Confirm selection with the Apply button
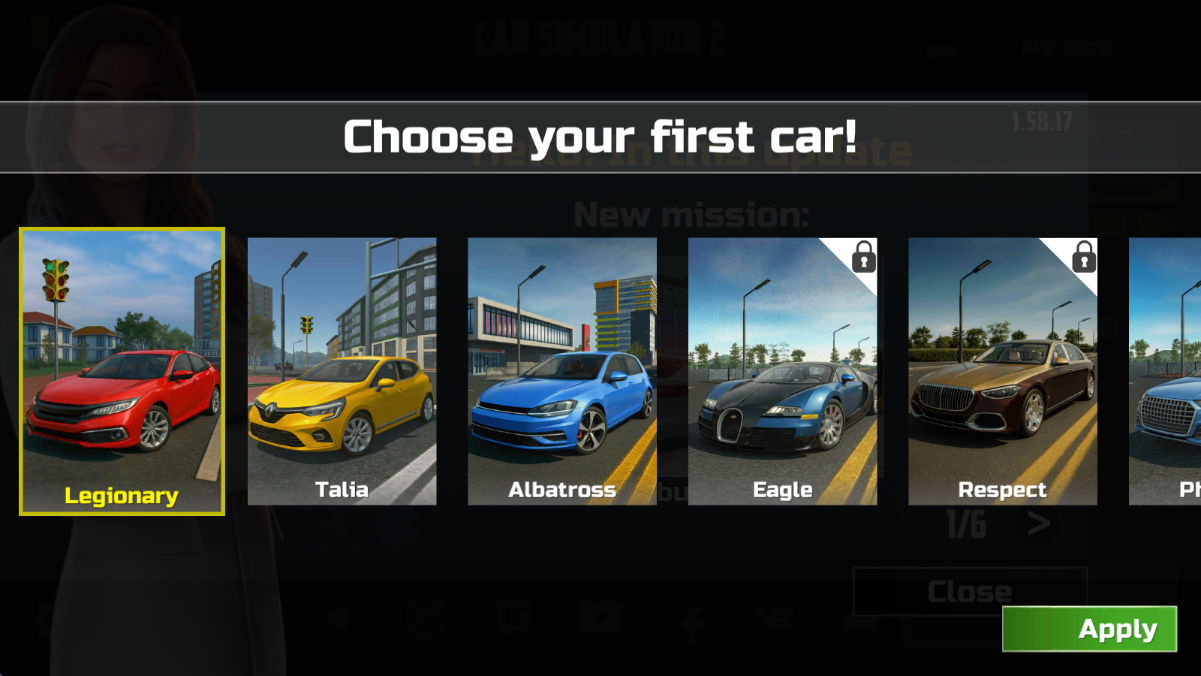The width and height of the screenshot is (1201, 676). pos(1089,629)
